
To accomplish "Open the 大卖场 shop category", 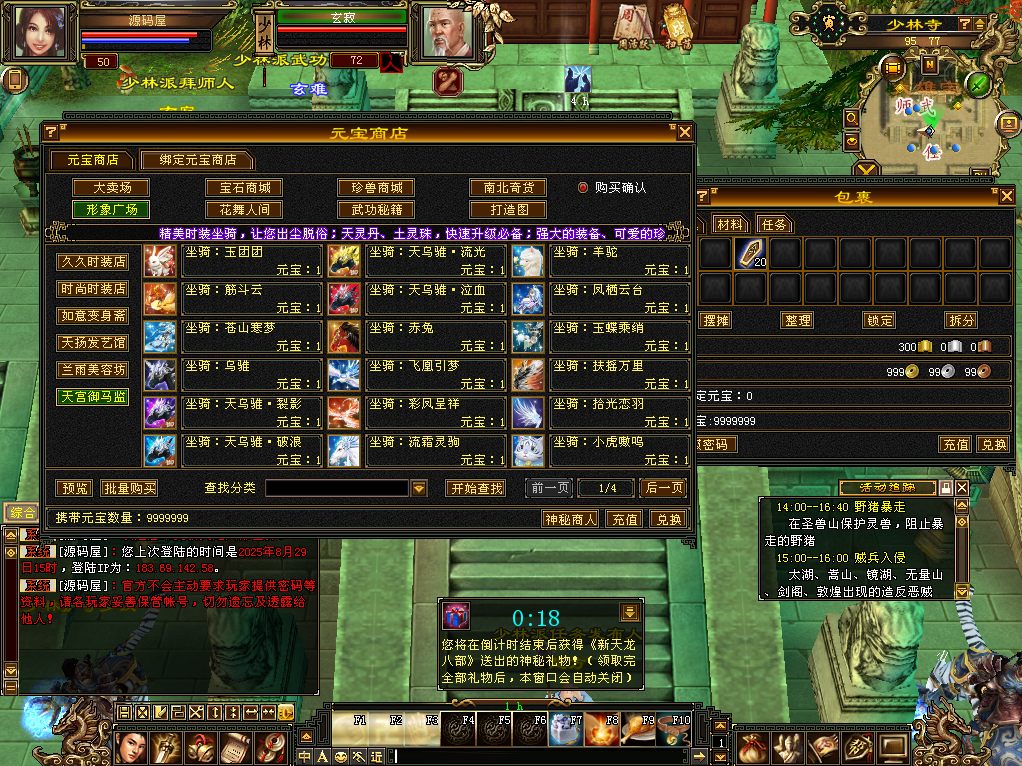I will [113, 188].
